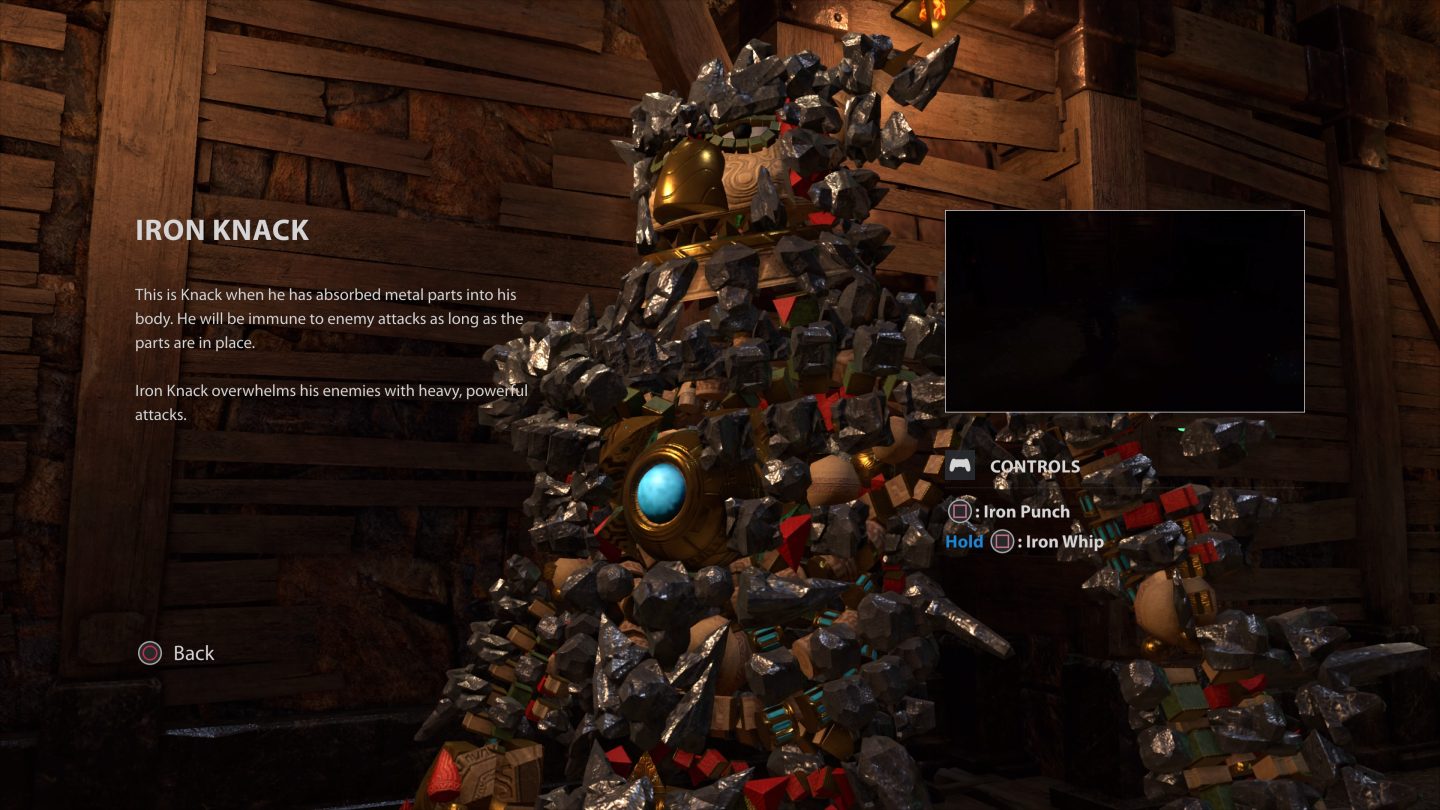Click the border of the preview video panel
This screenshot has height=810, width=1440.
click(x=1124, y=211)
